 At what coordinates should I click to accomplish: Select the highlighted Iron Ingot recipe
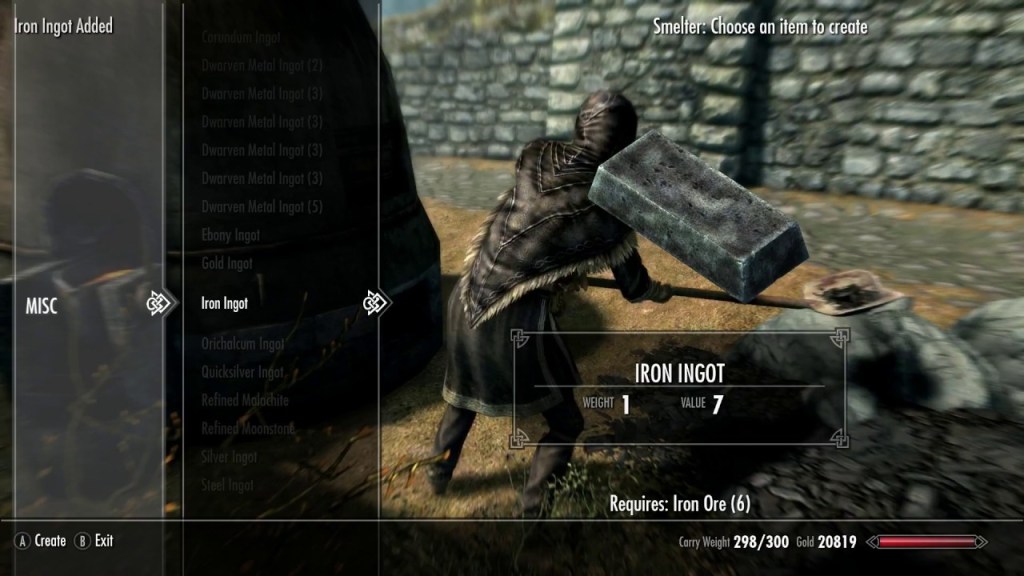coord(225,303)
